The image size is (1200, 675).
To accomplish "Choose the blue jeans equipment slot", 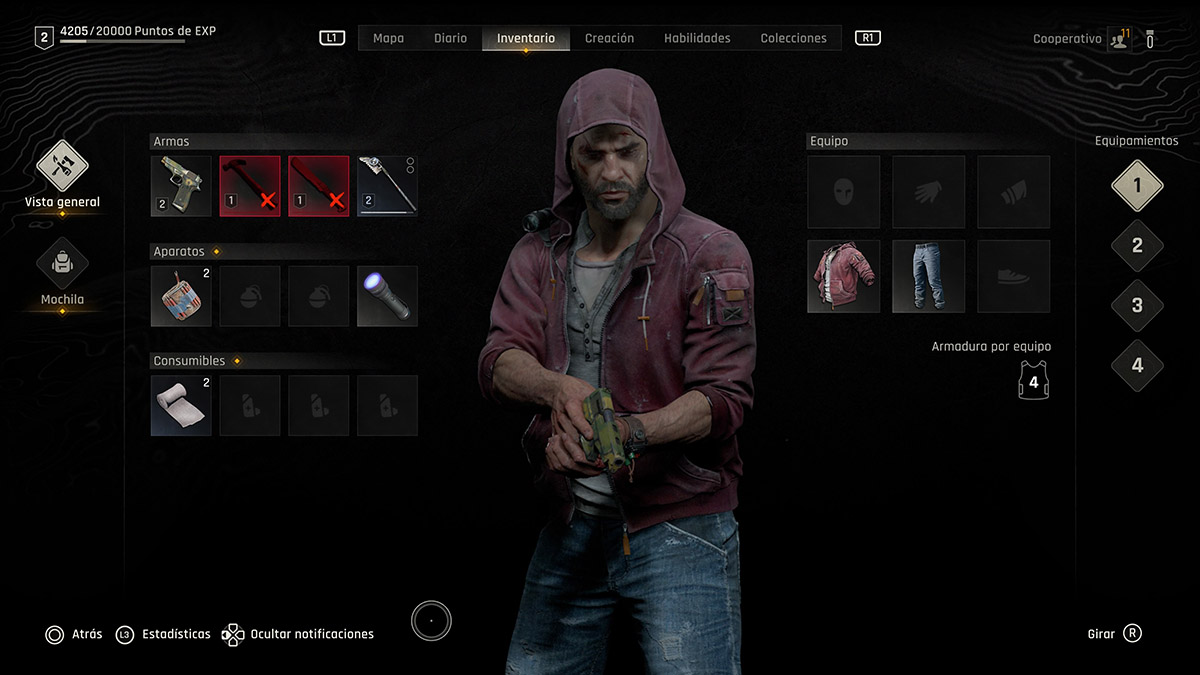I will tap(928, 276).
